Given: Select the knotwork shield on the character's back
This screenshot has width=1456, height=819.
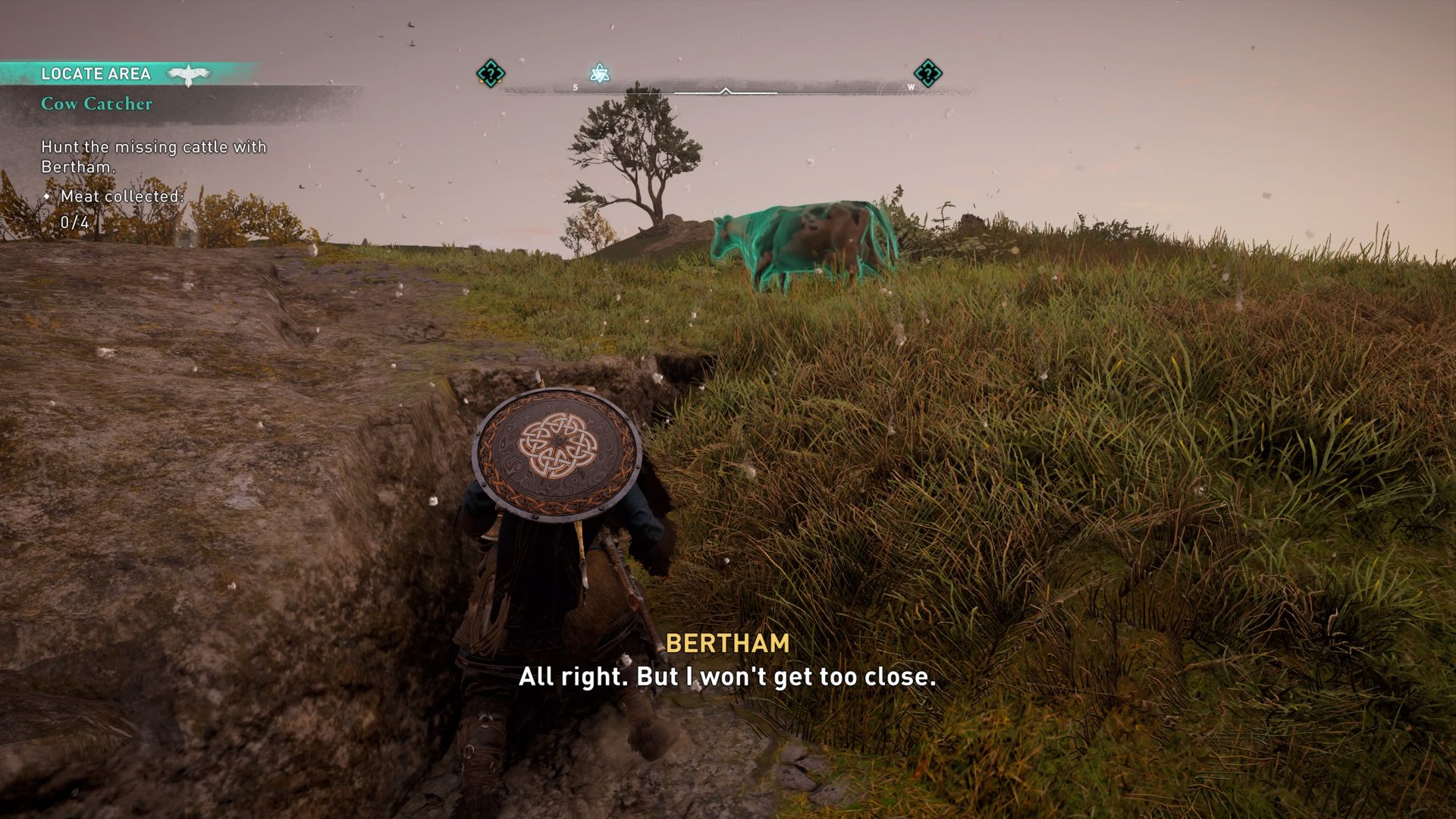Looking at the screenshot, I should pyautogui.click(x=554, y=451).
